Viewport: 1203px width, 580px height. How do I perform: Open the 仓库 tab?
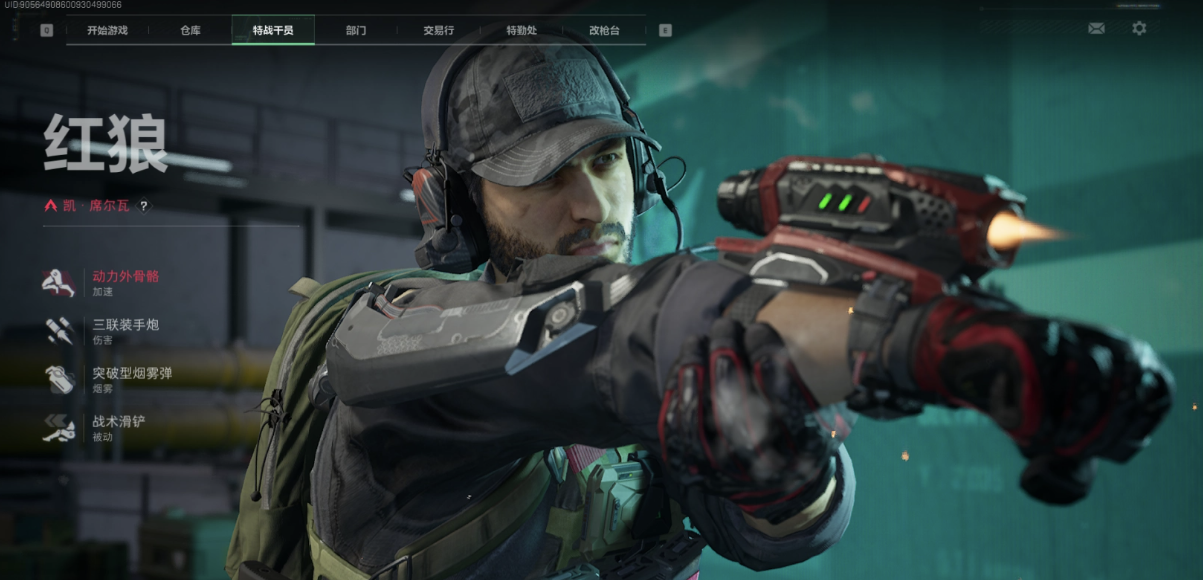[190, 30]
